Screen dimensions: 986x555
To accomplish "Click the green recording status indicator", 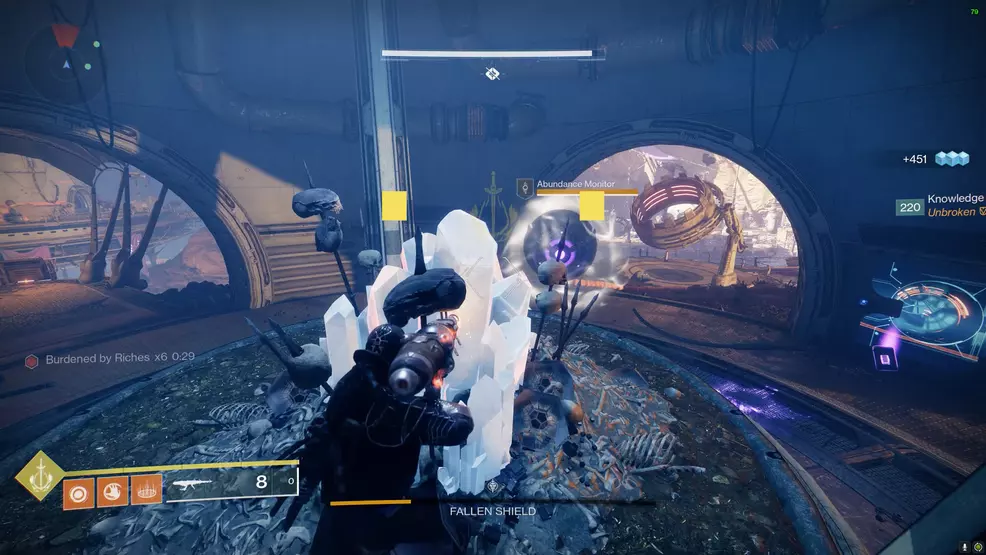I will pyautogui.click(x=977, y=547).
